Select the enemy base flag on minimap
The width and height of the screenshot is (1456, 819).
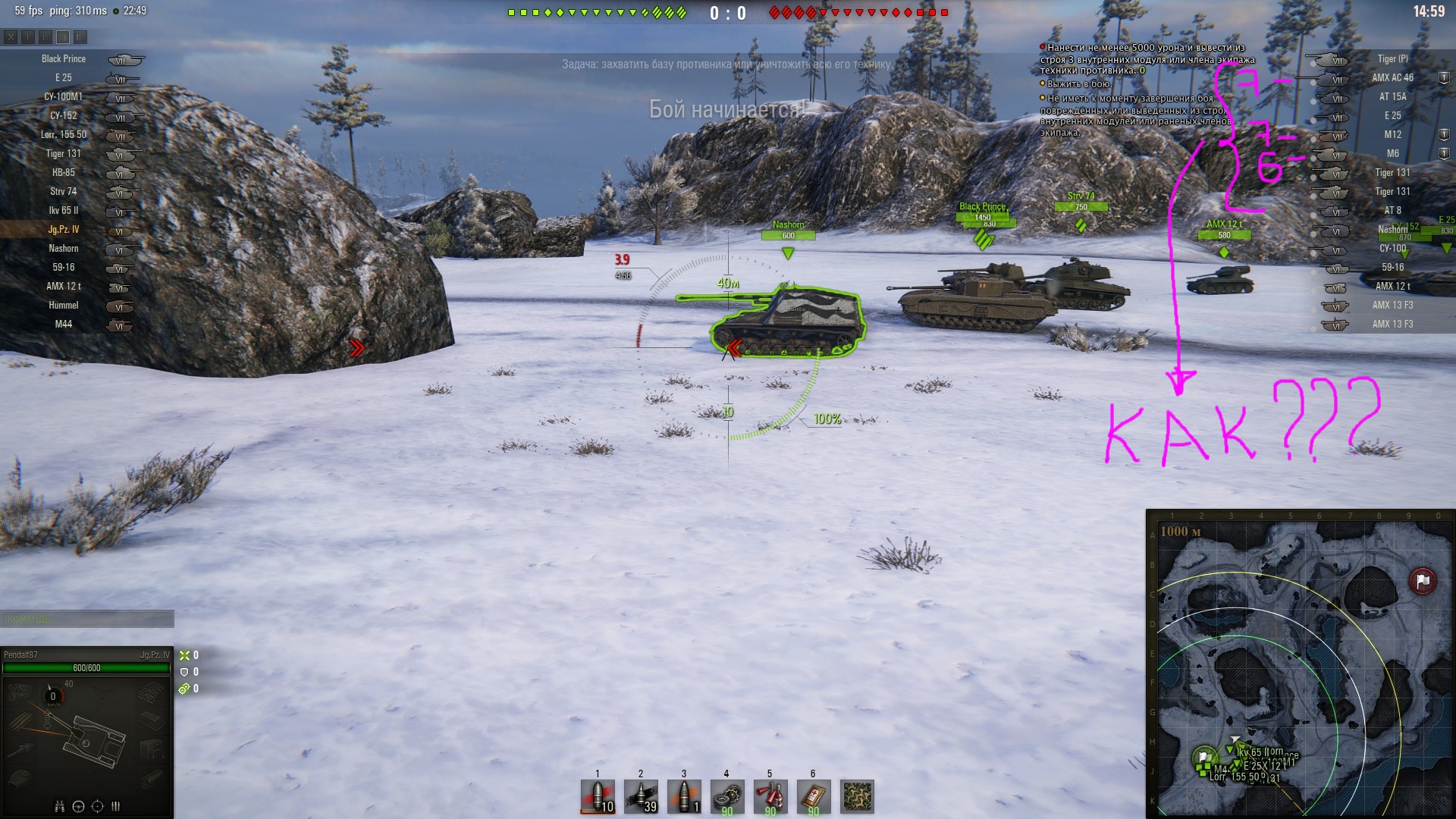1422,581
